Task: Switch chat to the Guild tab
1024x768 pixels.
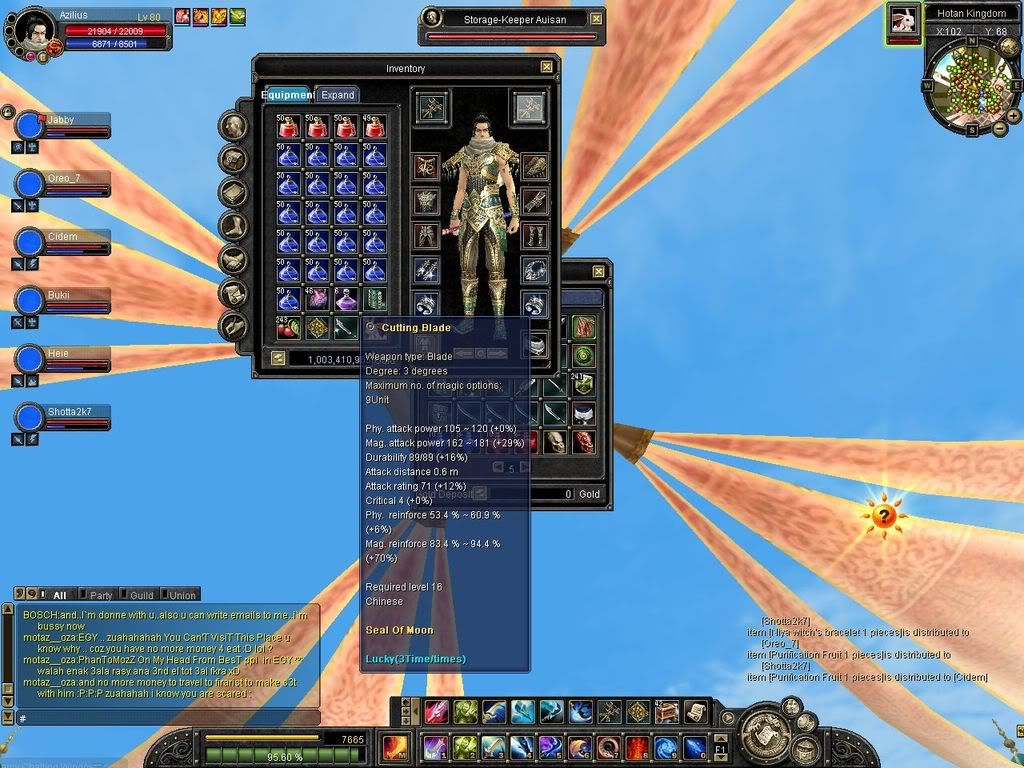Action: point(141,595)
